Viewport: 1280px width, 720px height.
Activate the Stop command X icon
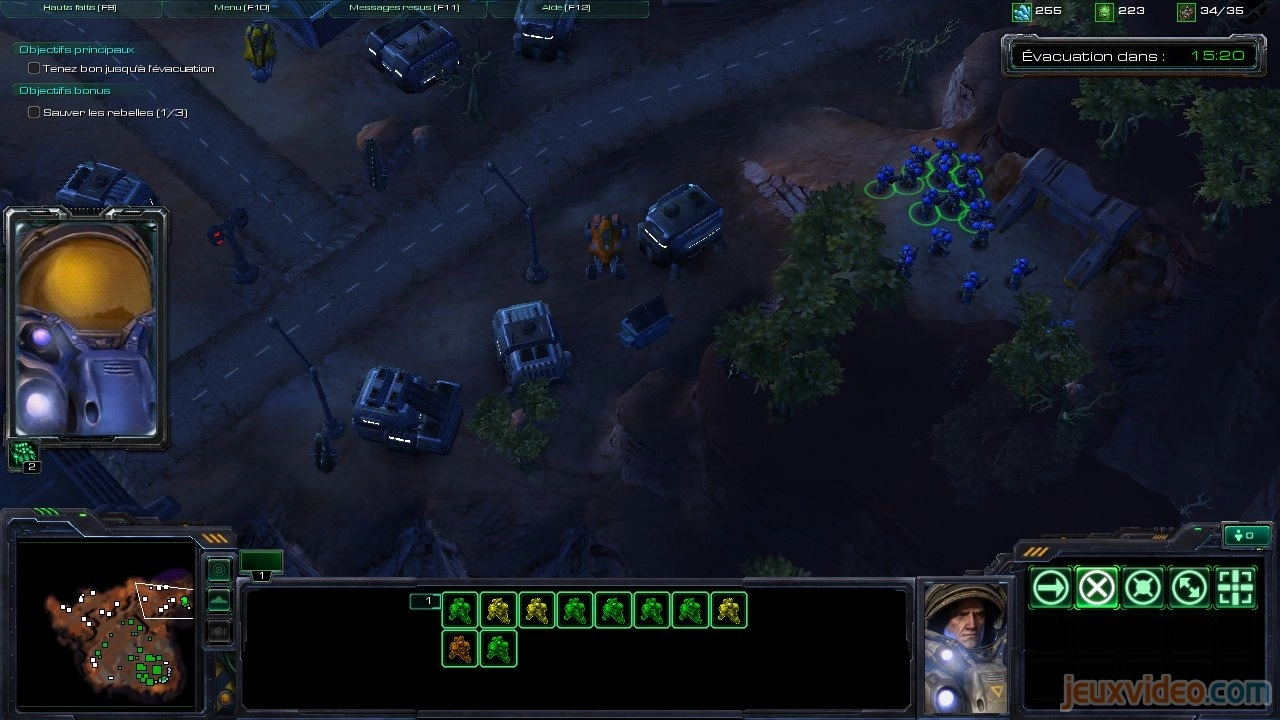(x=1097, y=588)
